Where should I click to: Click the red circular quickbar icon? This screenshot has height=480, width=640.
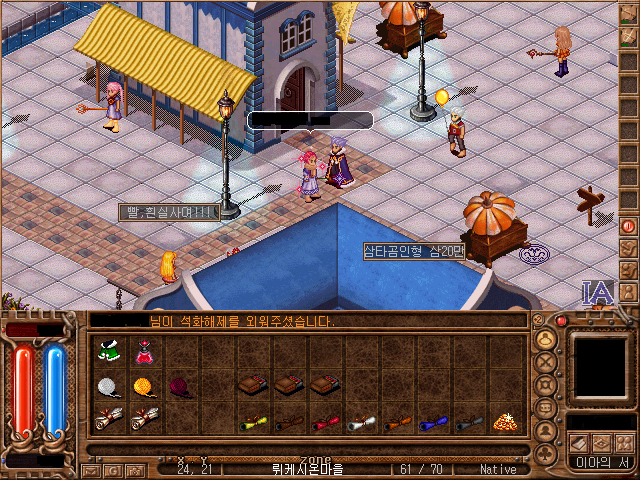click(x=629, y=226)
